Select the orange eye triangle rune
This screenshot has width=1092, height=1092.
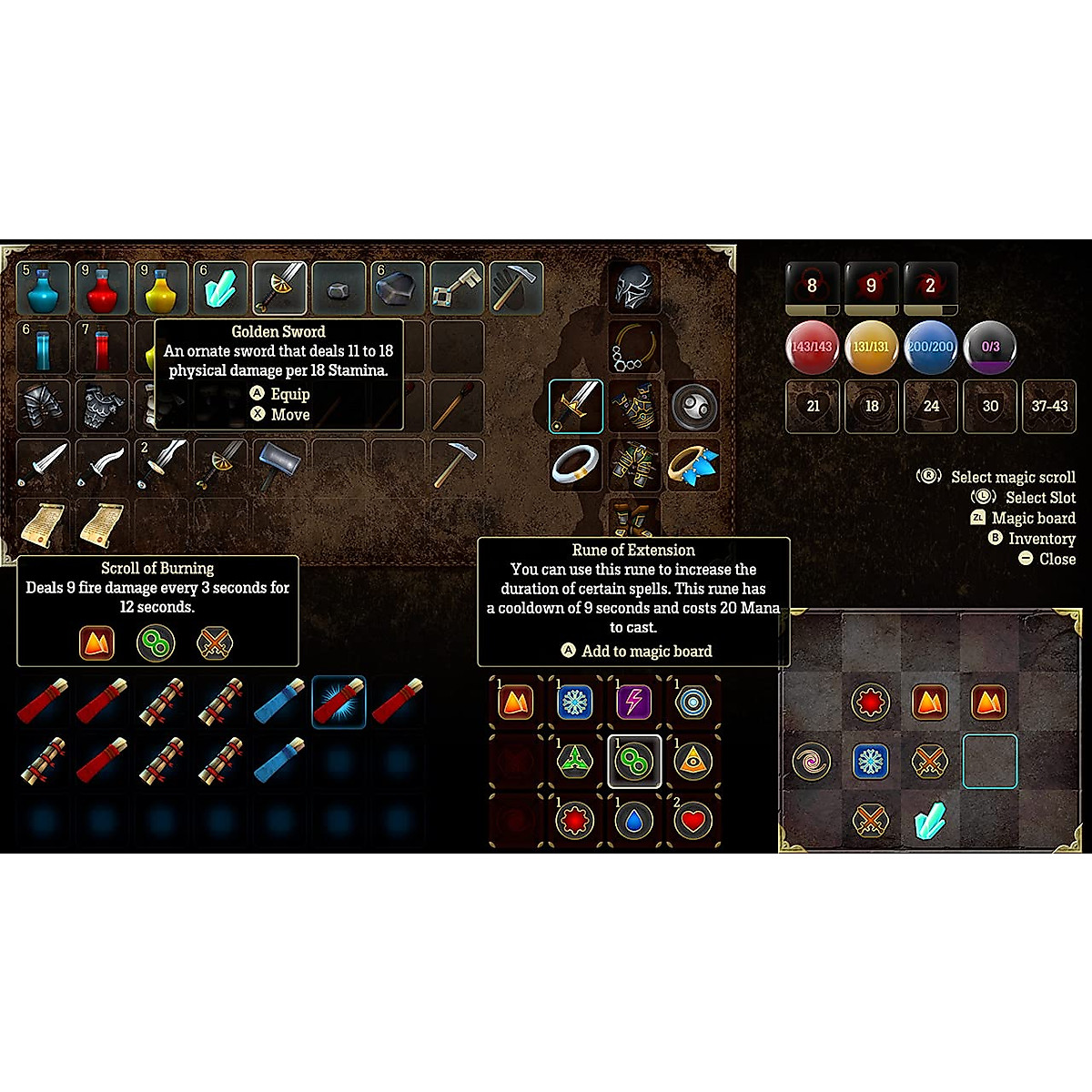tap(693, 761)
